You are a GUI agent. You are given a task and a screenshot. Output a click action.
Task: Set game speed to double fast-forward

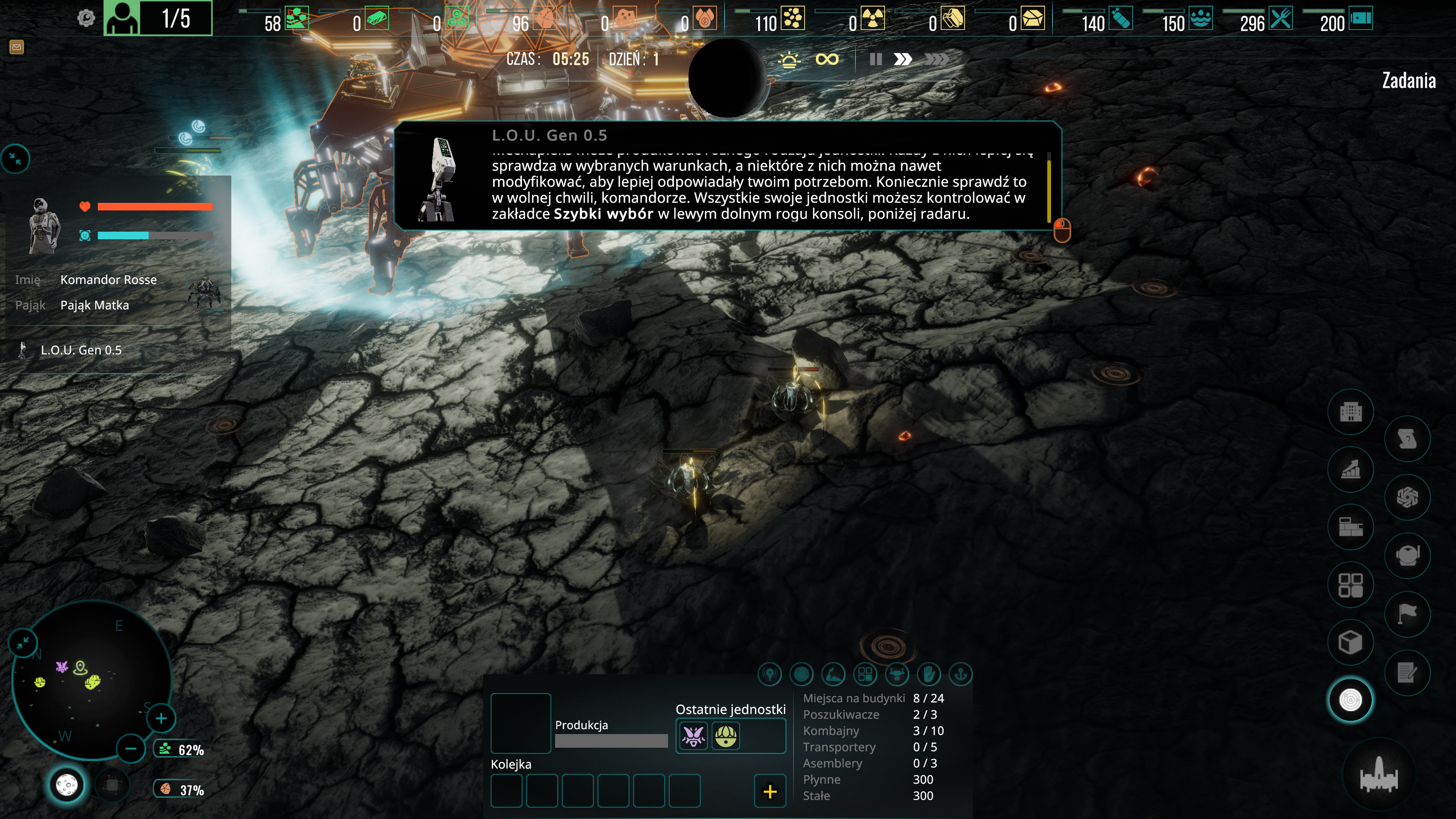click(x=903, y=60)
